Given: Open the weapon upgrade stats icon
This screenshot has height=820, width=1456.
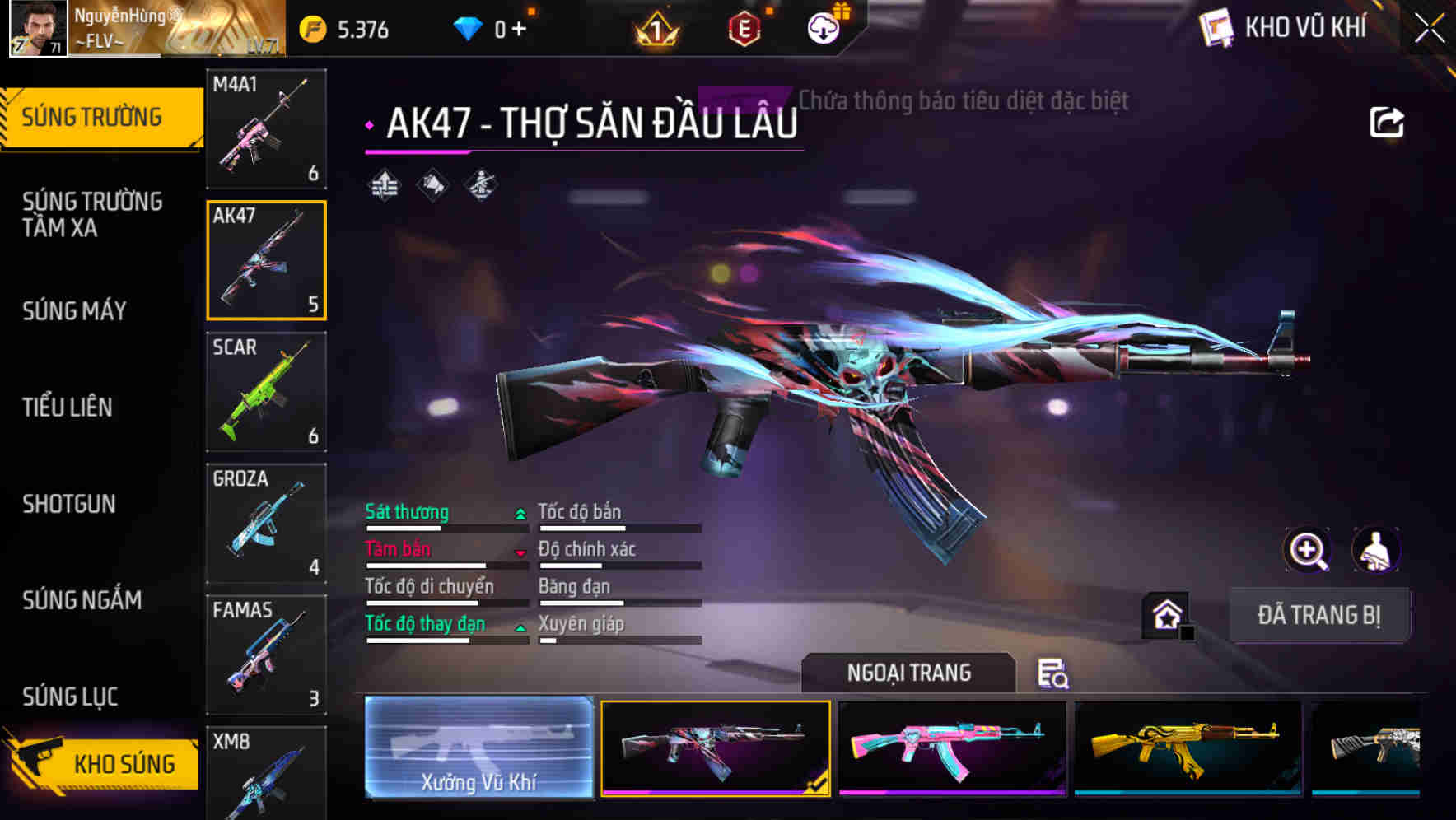Looking at the screenshot, I should click(384, 186).
